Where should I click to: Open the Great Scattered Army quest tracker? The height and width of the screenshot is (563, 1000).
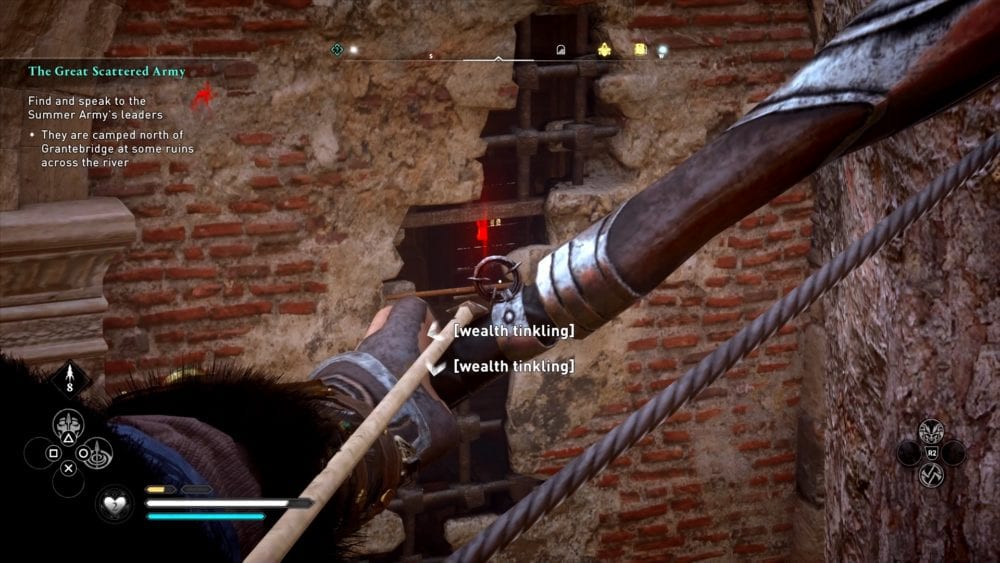point(95,71)
